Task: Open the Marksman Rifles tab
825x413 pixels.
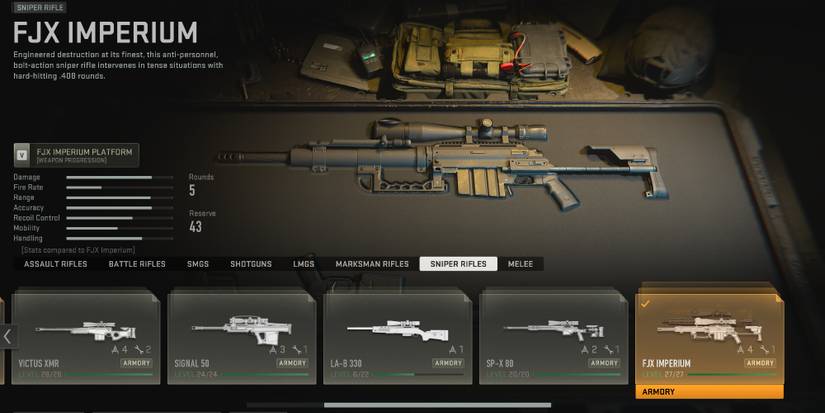Action: coord(372,264)
